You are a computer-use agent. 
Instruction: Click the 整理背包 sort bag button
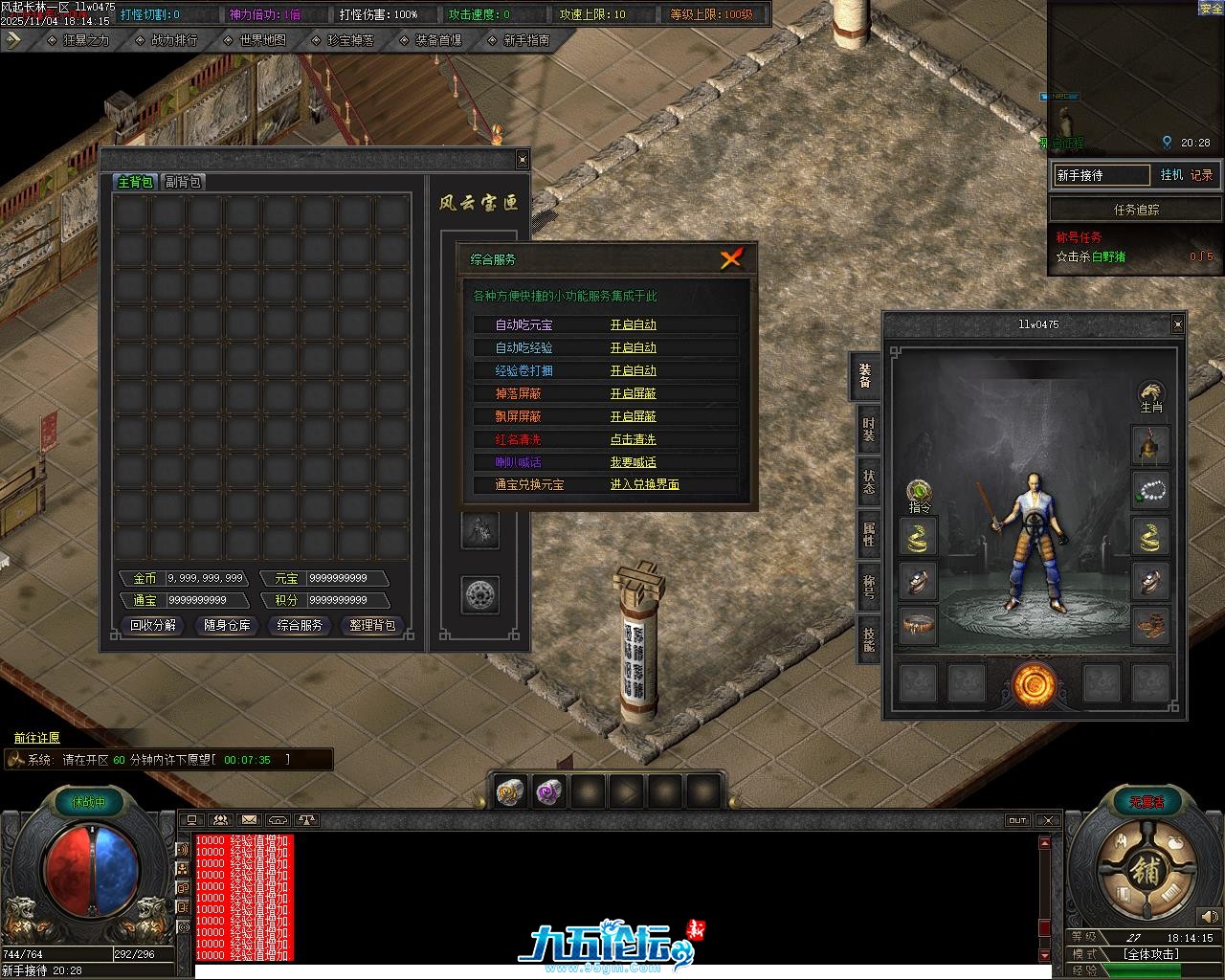372,625
